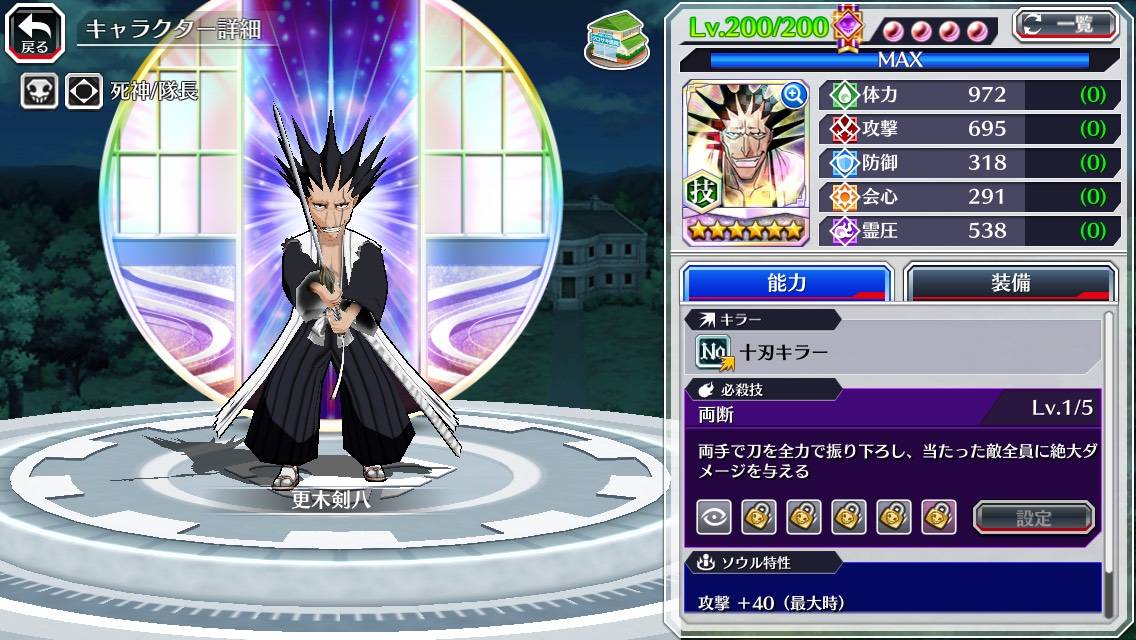Select the skull affiliation icon
The height and width of the screenshot is (640, 1136).
click(x=39, y=92)
